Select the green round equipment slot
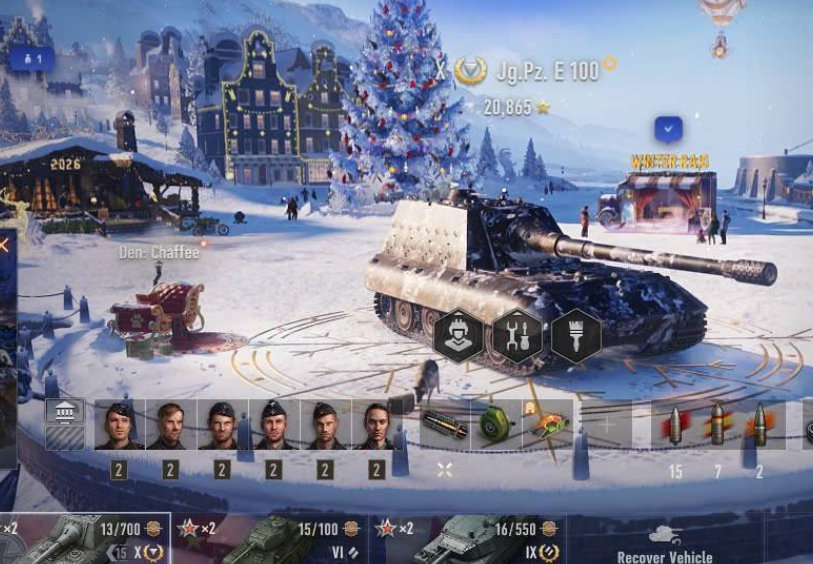This screenshot has width=813, height=564. click(496, 424)
